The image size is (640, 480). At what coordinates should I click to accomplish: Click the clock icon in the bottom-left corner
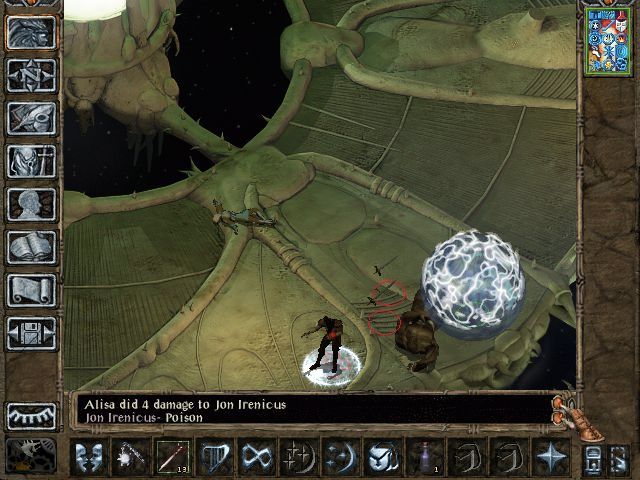point(31,456)
